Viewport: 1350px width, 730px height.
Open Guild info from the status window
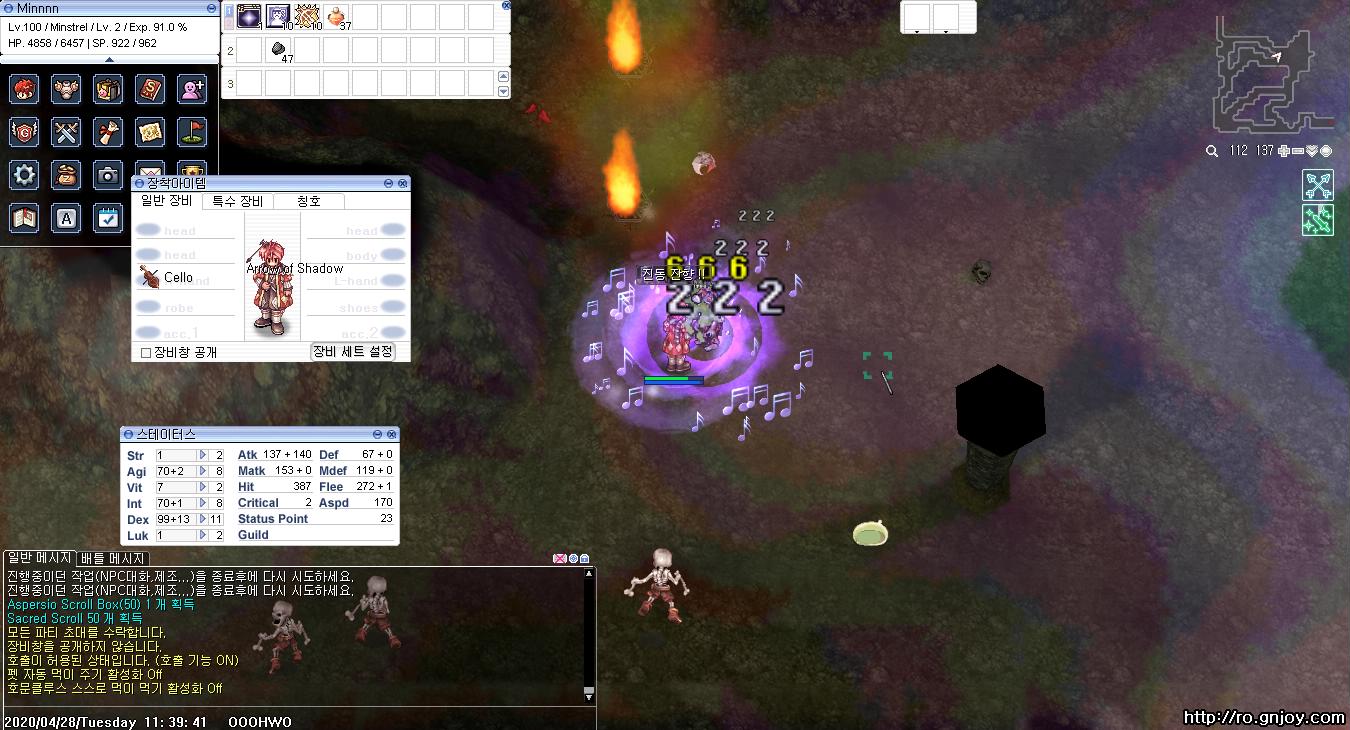pos(252,535)
